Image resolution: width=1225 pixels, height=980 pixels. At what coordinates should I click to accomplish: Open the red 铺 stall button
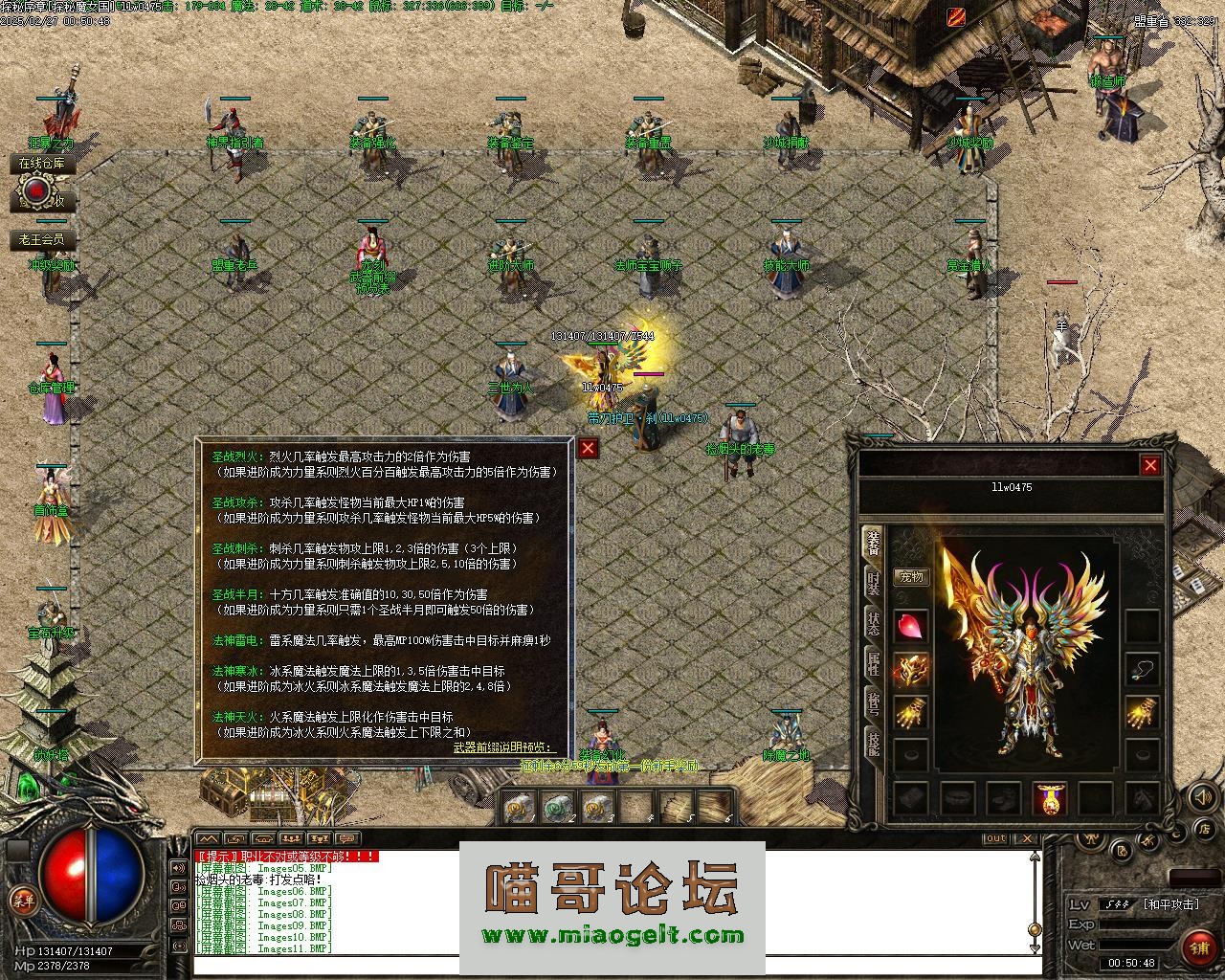[x=1200, y=947]
